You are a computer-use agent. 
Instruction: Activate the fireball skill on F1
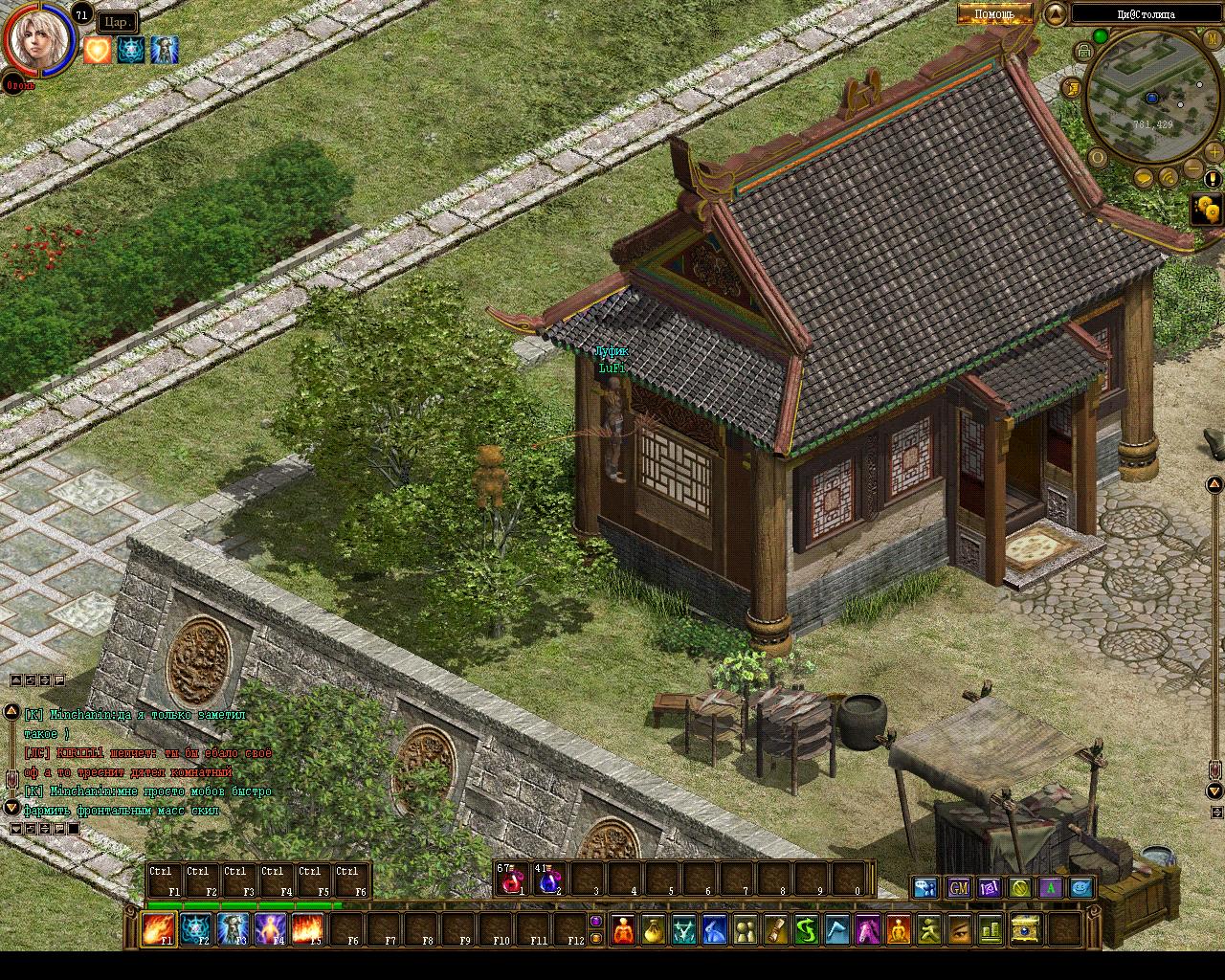coord(157,928)
